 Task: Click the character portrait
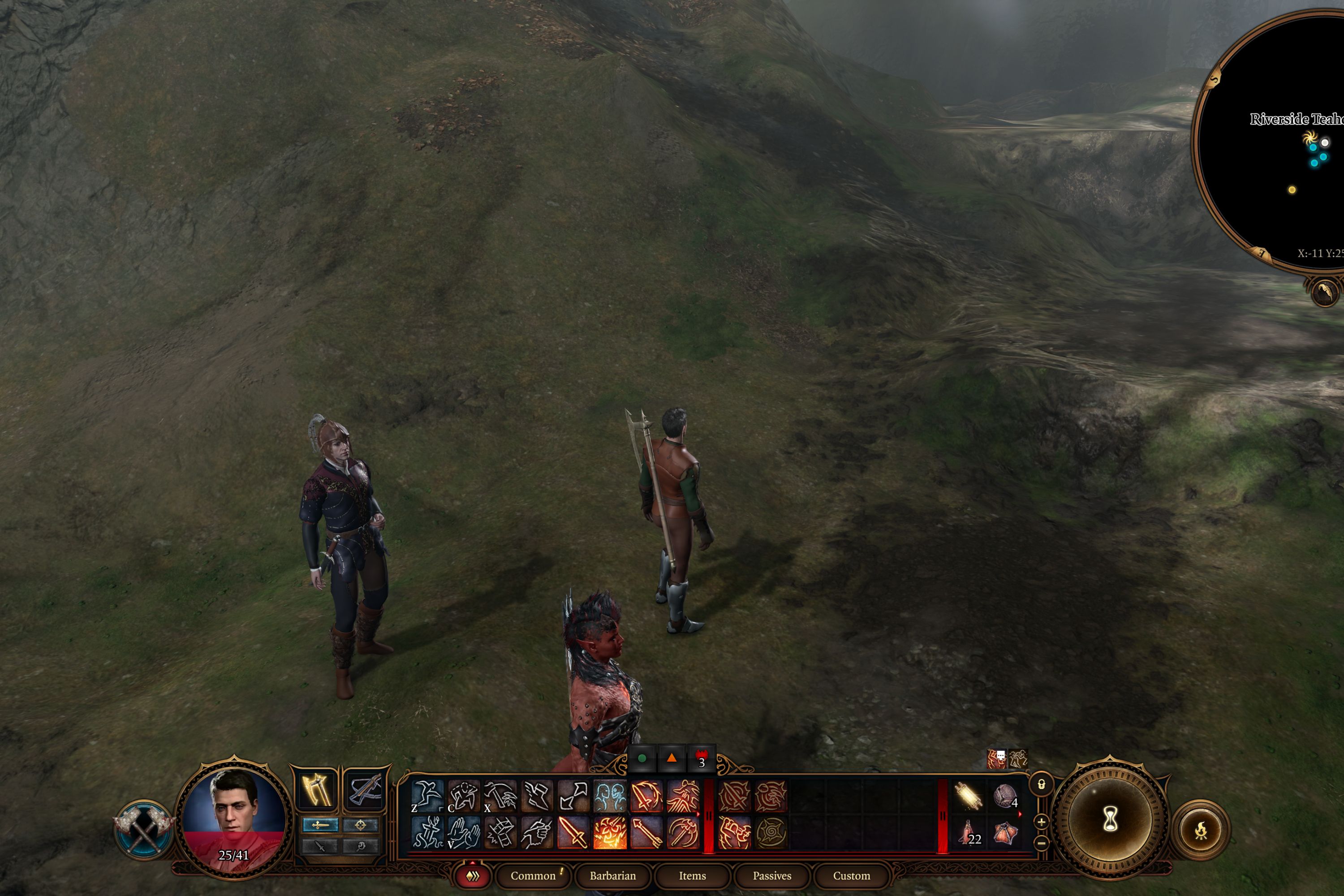[234, 814]
